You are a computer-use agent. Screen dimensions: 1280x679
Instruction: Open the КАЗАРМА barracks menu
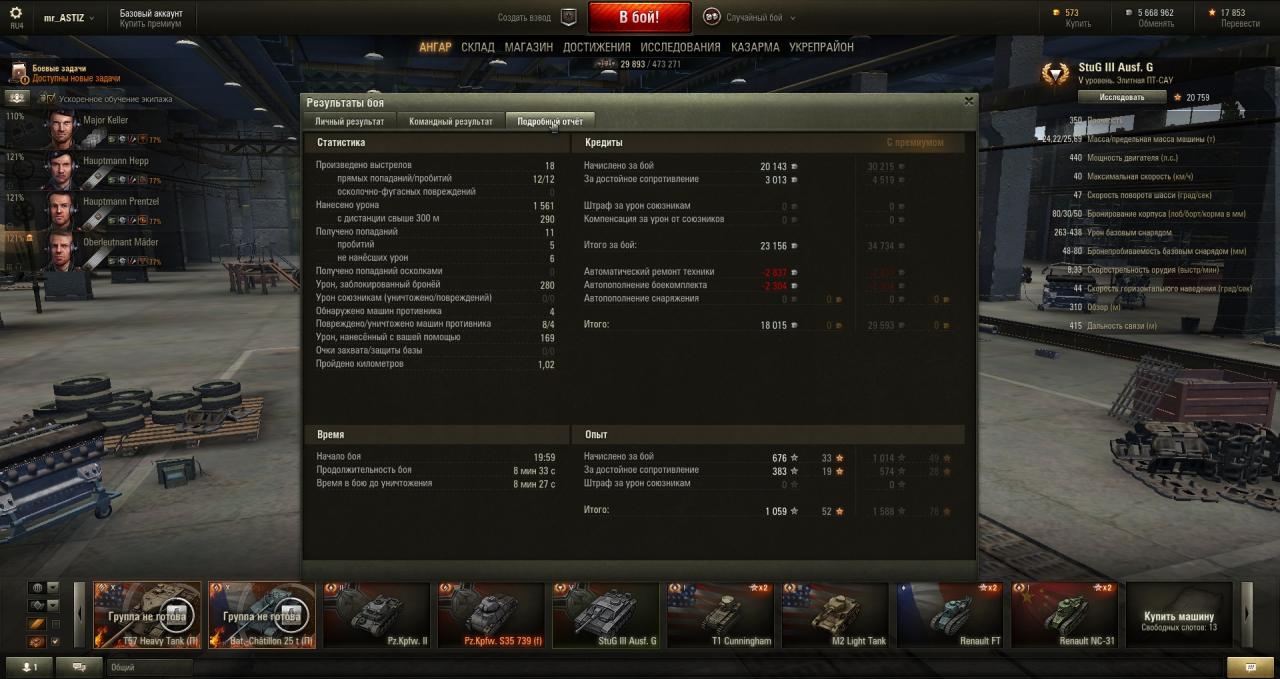tap(755, 47)
